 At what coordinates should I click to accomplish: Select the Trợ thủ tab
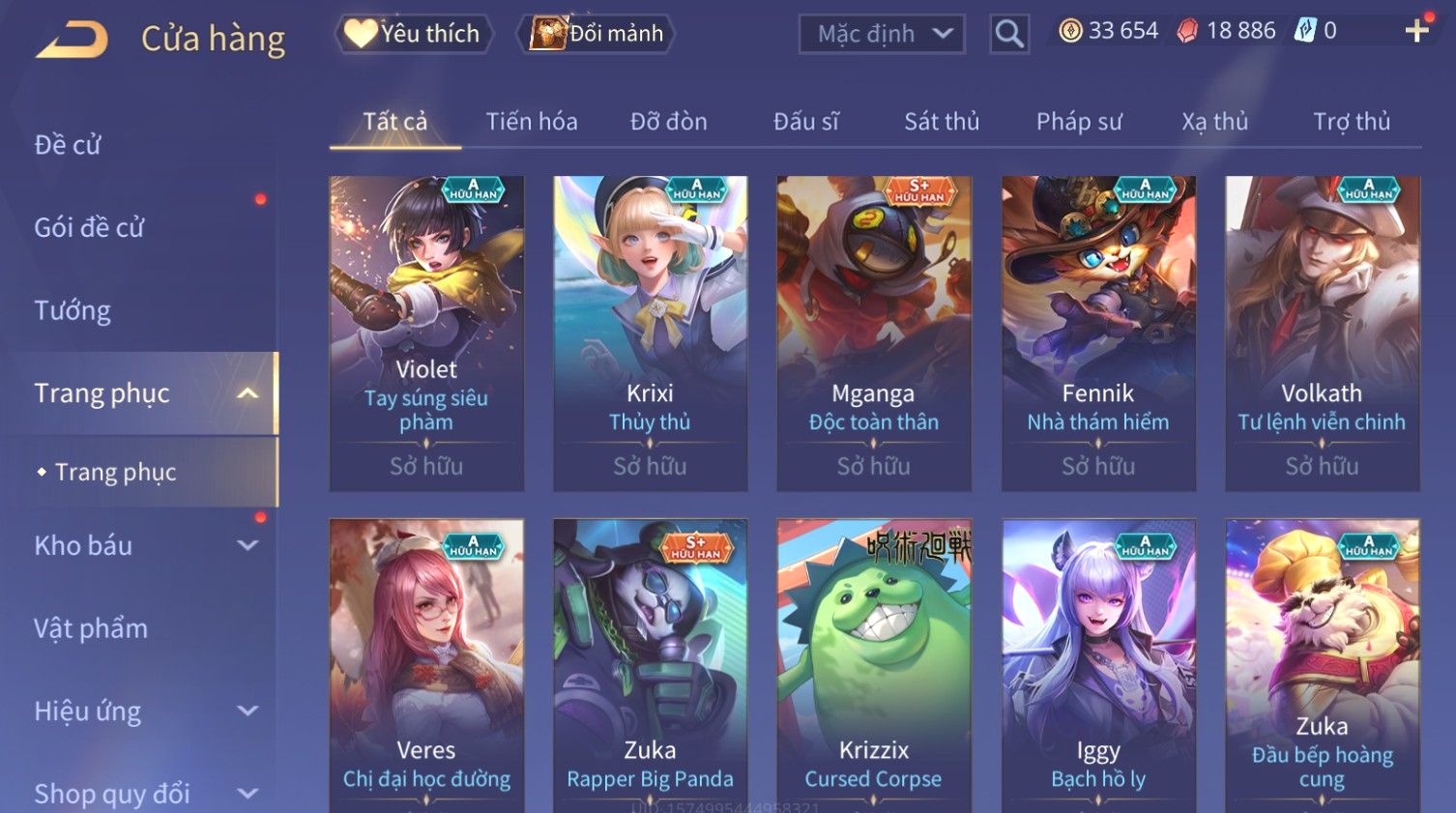click(x=1352, y=122)
